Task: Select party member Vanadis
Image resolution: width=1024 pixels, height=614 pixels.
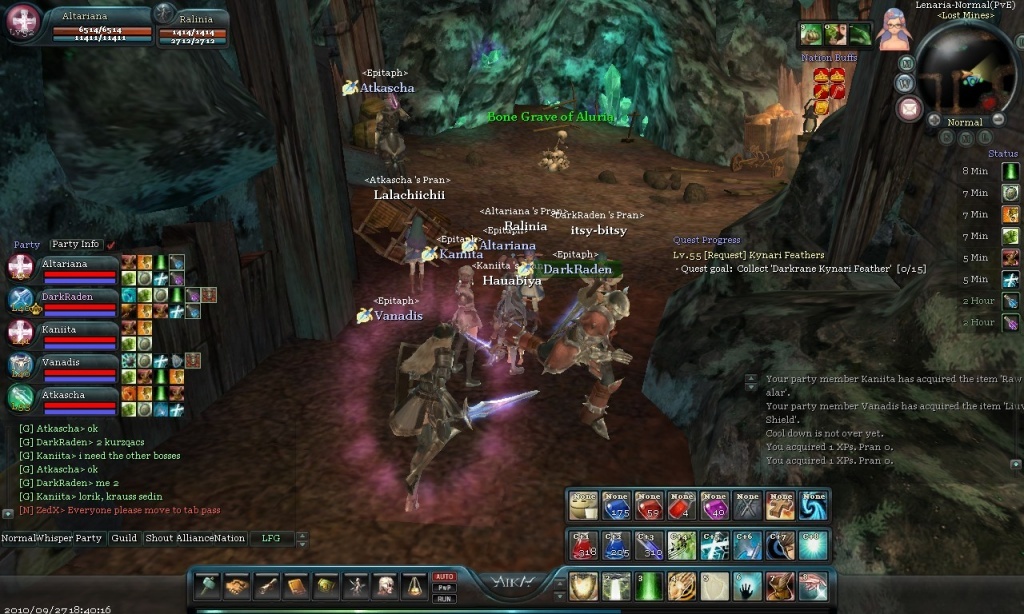Action: click(60, 363)
